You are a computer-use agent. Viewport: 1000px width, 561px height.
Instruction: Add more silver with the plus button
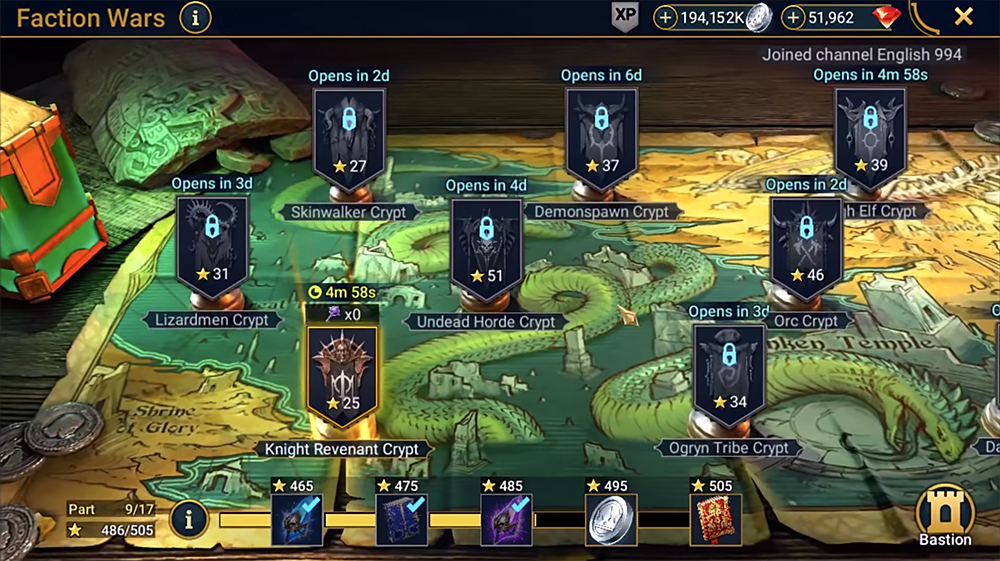(665, 17)
